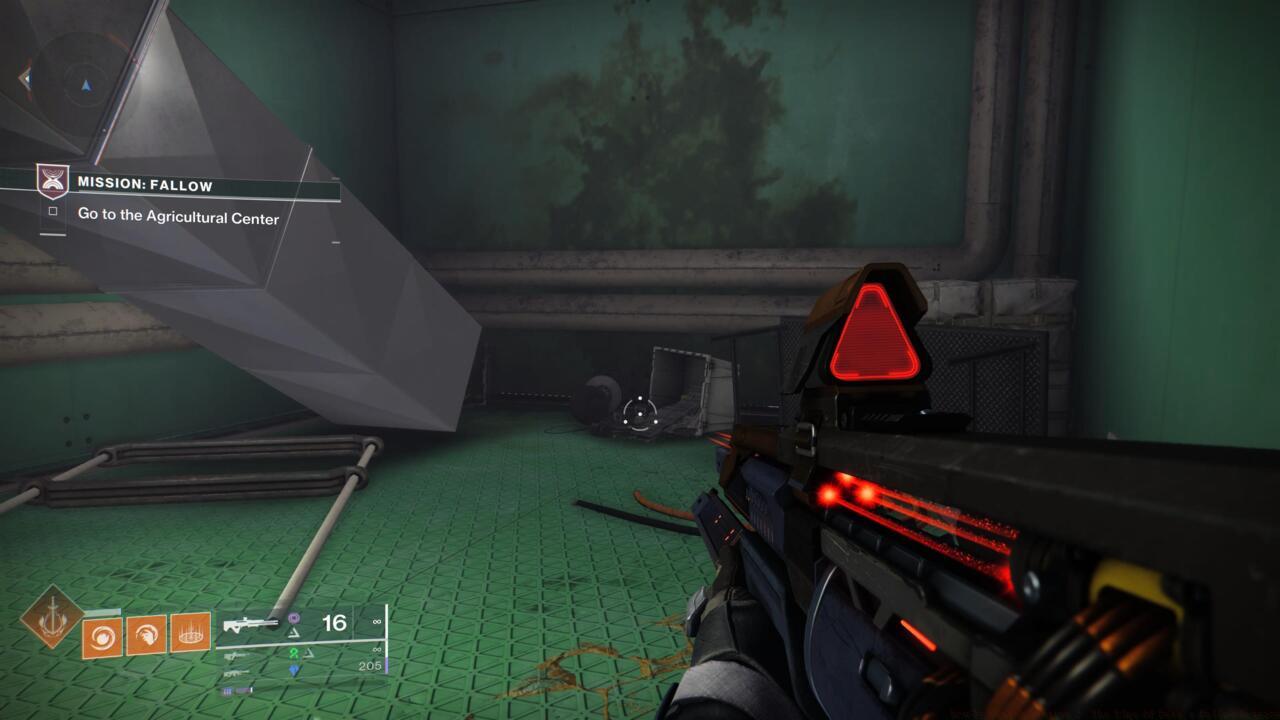Trigger the fist melee ability icon
Viewport: 1280px width, 720px height.
146,635
